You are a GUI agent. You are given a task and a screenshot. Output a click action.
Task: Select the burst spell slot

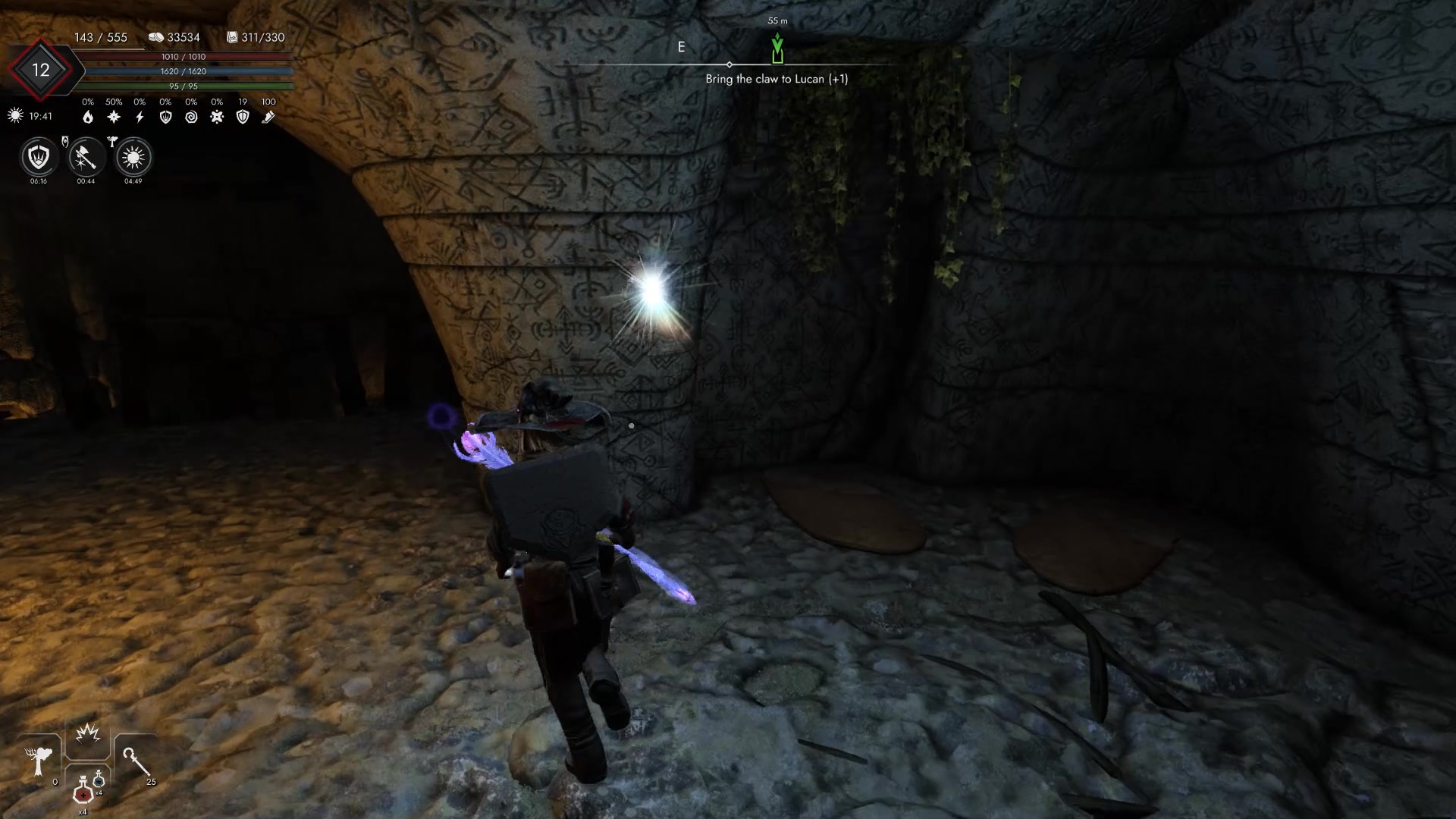88,734
